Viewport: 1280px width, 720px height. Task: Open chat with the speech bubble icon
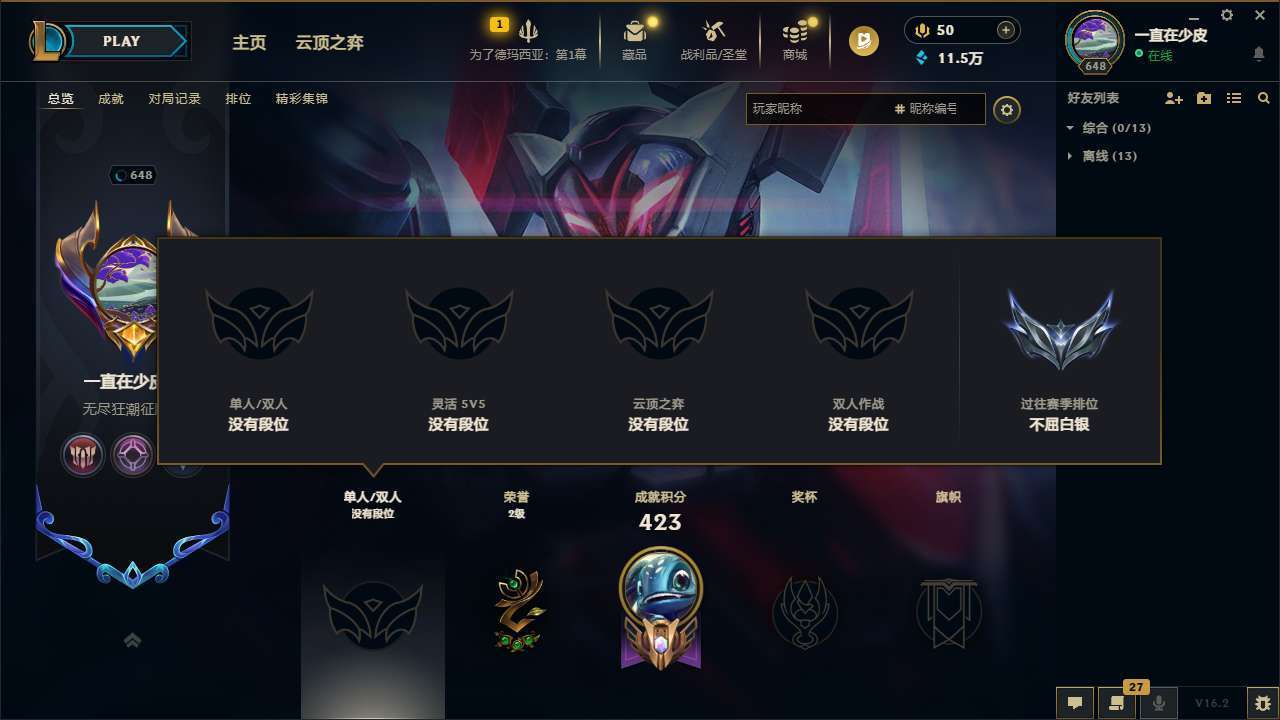pyautogui.click(x=1075, y=703)
